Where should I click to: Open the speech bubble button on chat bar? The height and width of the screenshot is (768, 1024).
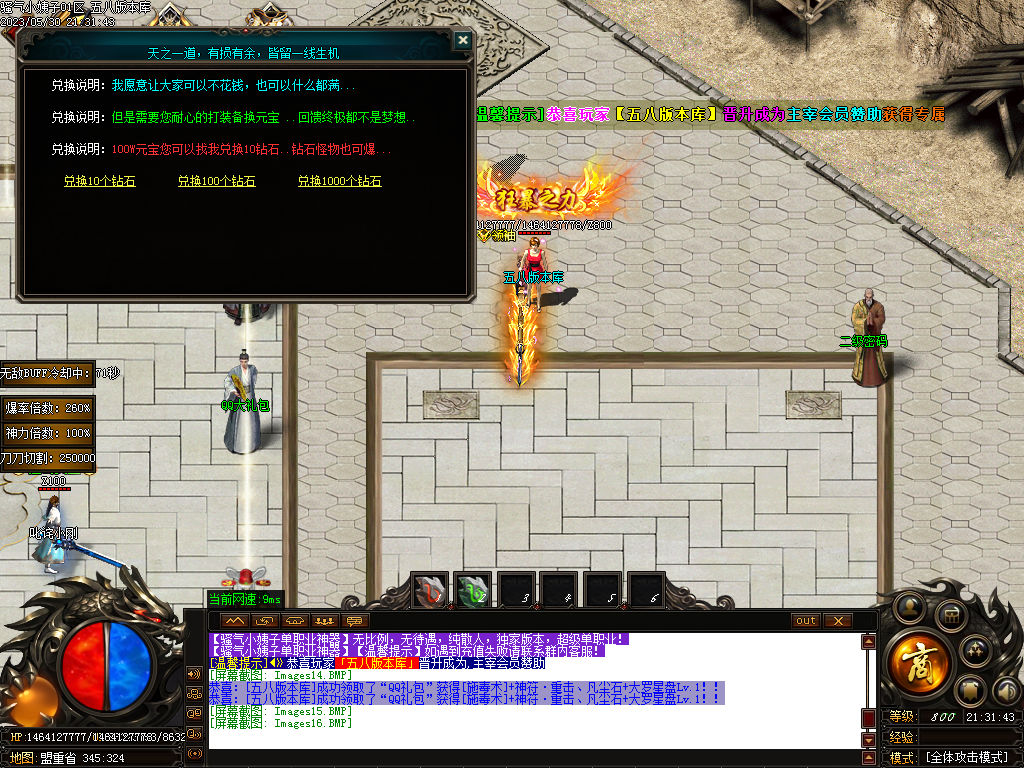coord(353,621)
